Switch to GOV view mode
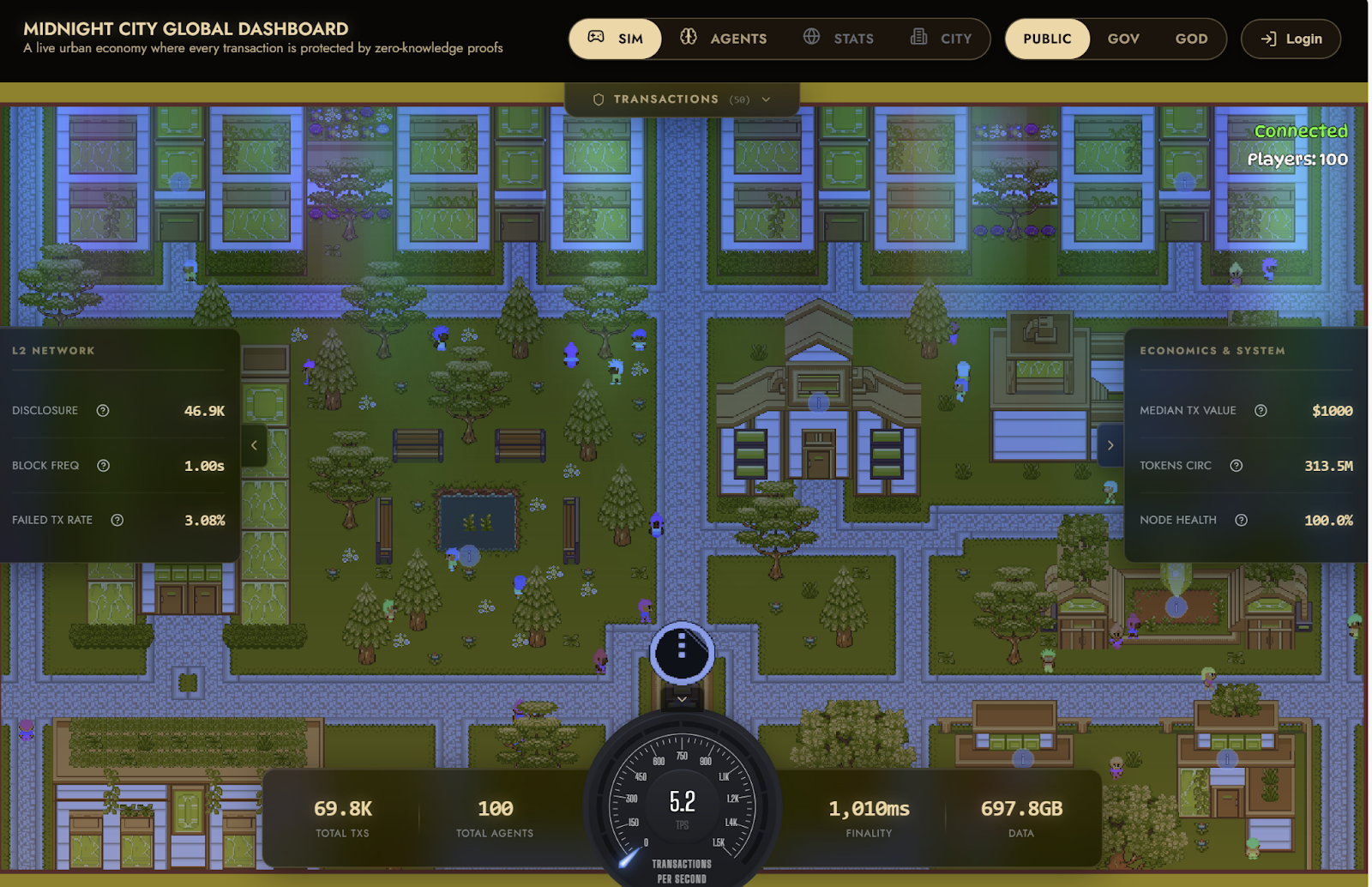 click(x=1123, y=39)
